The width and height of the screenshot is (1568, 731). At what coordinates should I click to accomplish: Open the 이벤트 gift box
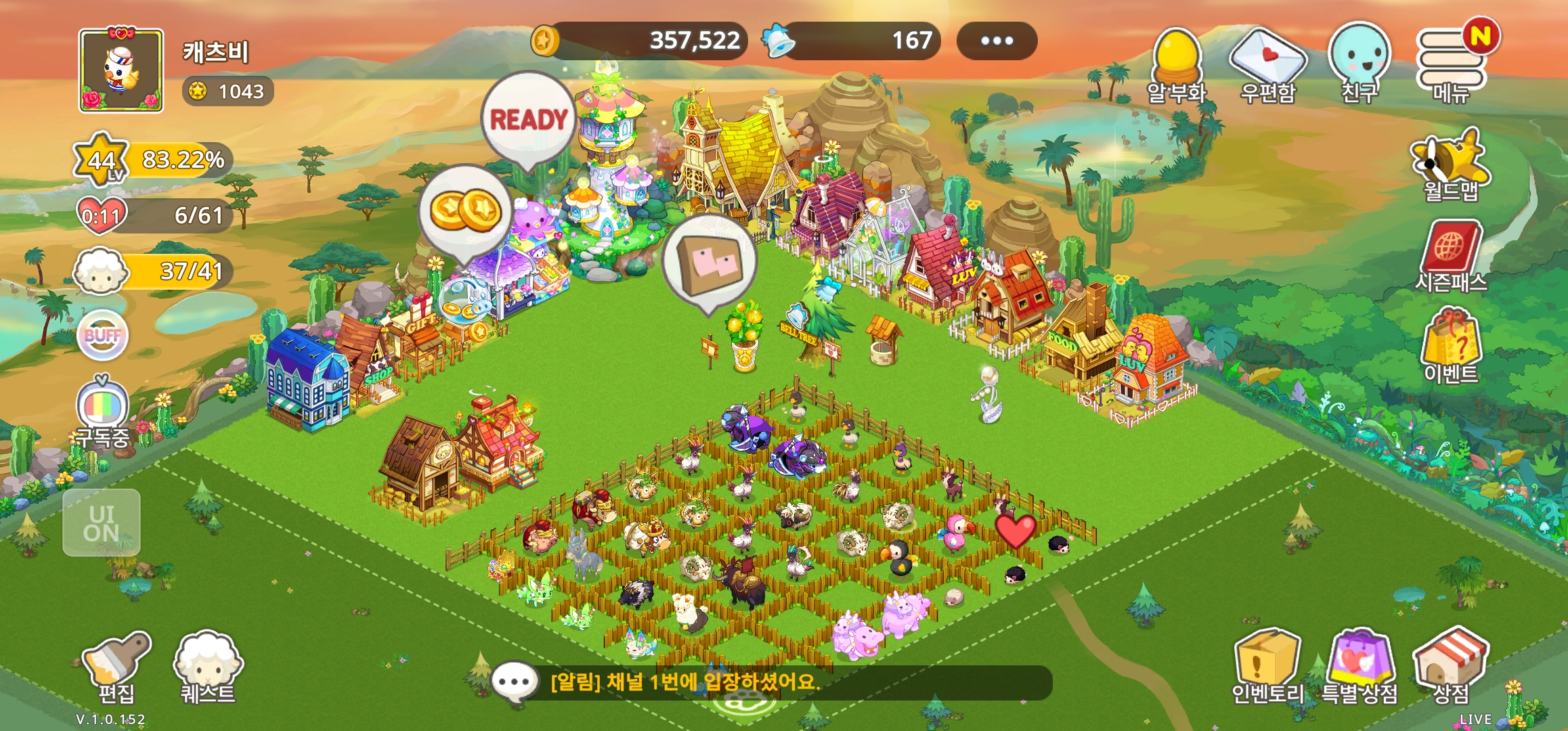(1451, 345)
